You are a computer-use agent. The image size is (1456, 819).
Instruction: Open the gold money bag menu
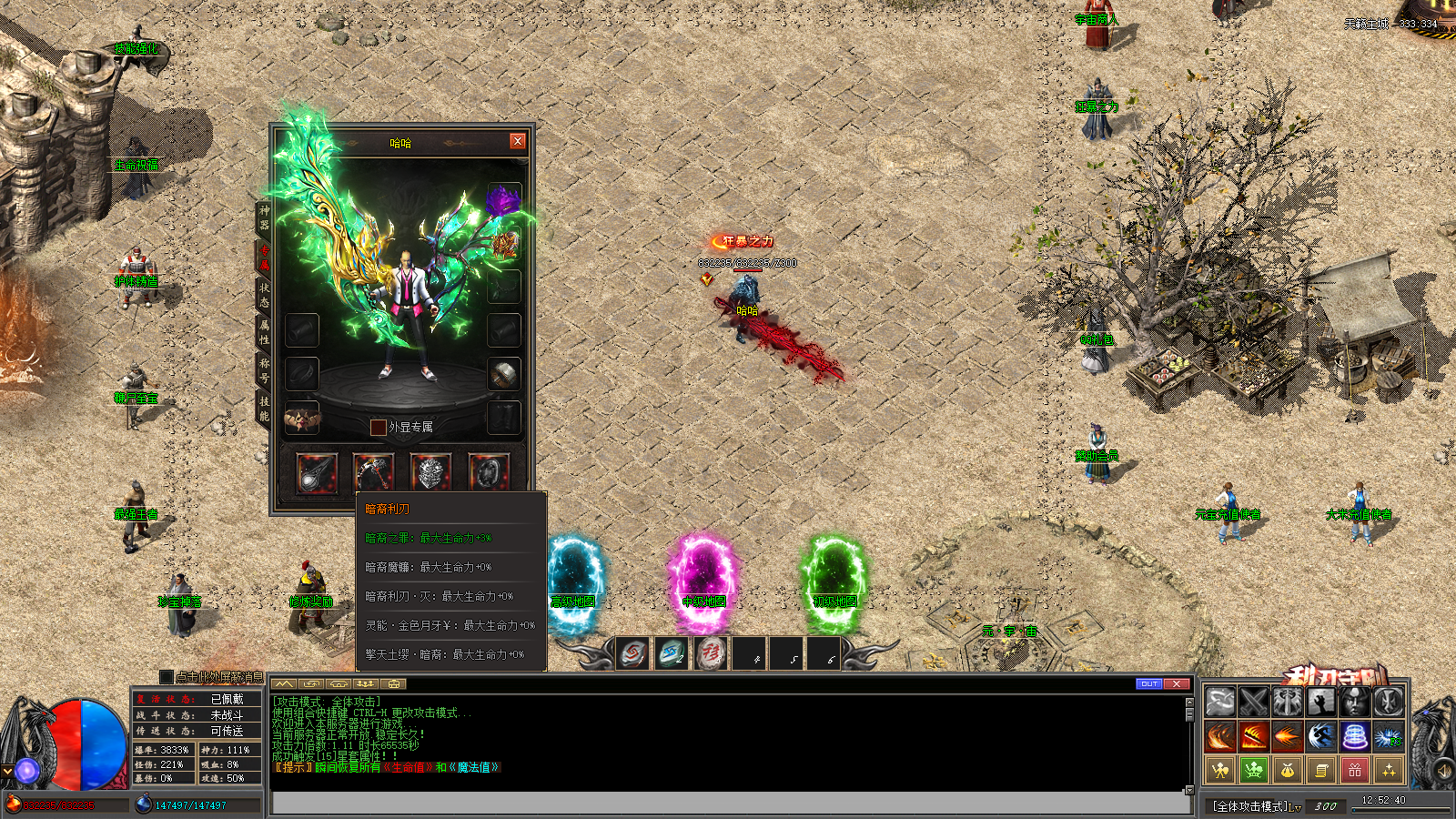(x=1287, y=771)
